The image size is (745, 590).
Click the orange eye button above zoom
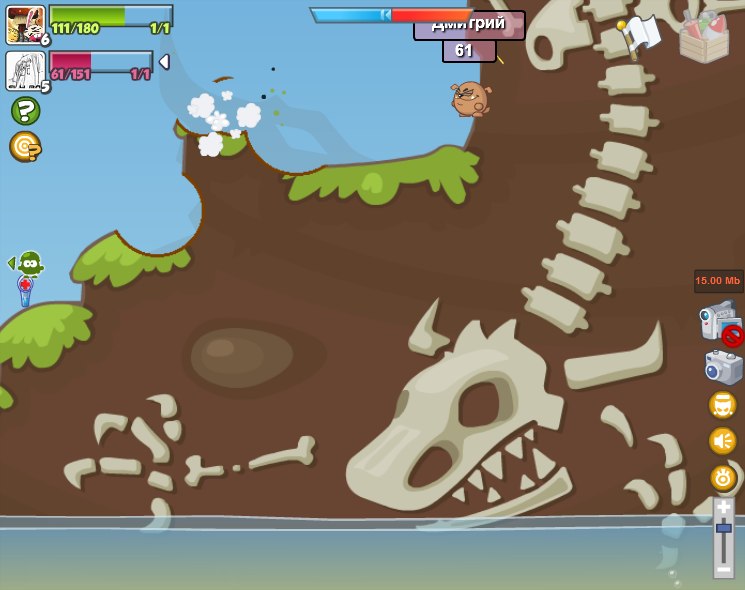tap(723, 477)
